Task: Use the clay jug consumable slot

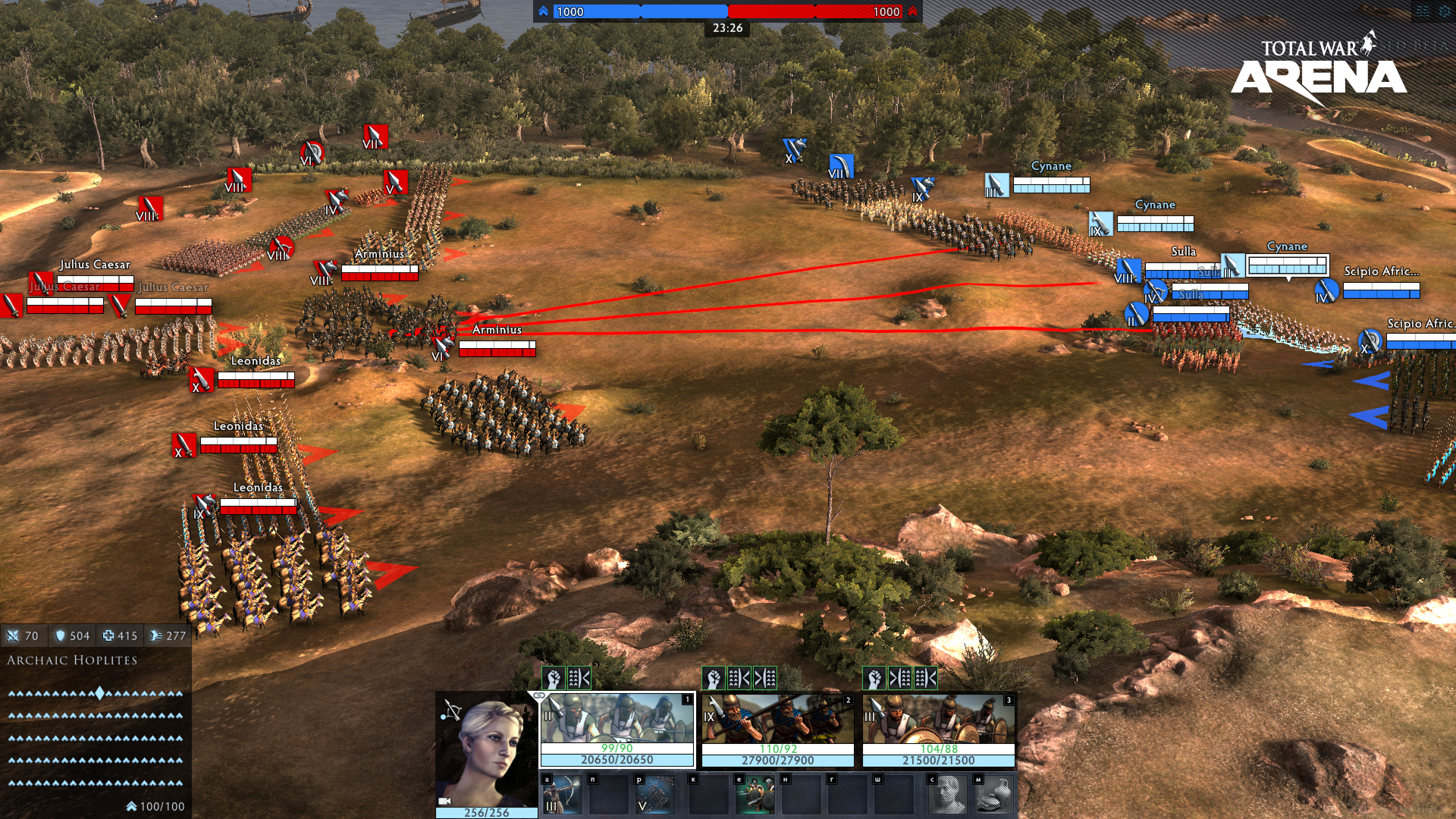Action: point(994,795)
